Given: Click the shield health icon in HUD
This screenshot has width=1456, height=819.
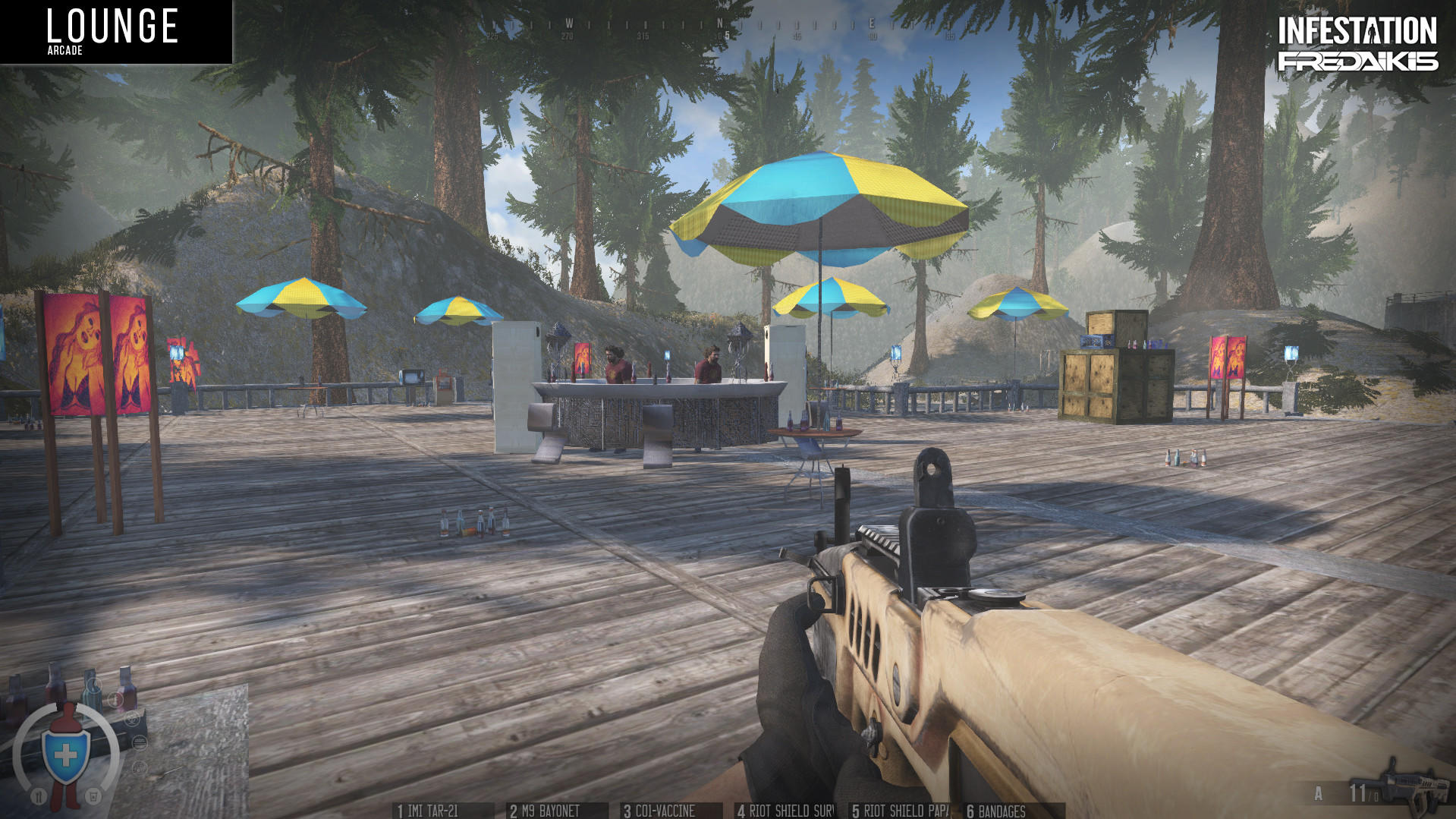Looking at the screenshot, I should coord(66,755).
